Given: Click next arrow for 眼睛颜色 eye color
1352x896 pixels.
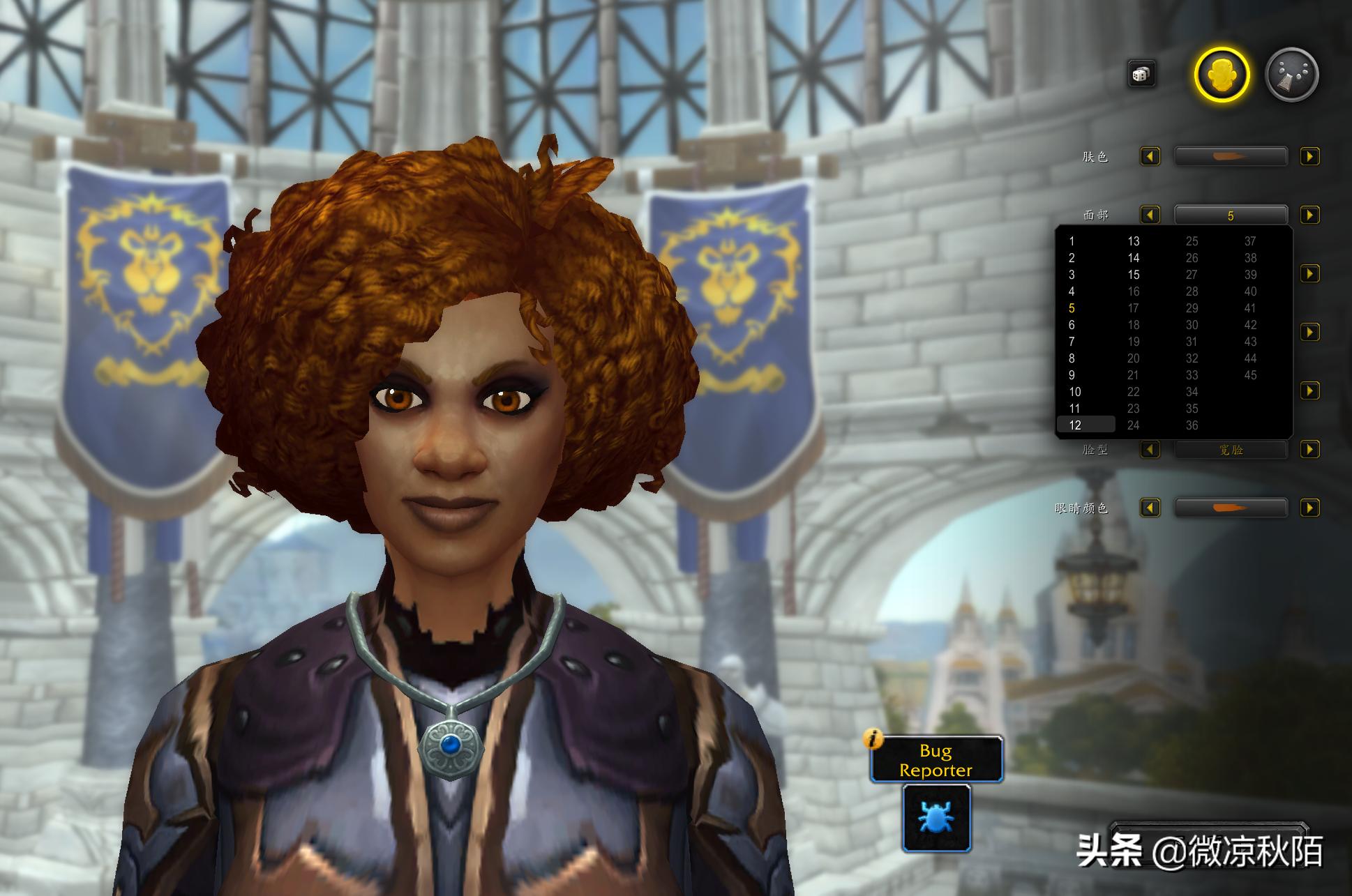Looking at the screenshot, I should (1310, 508).
